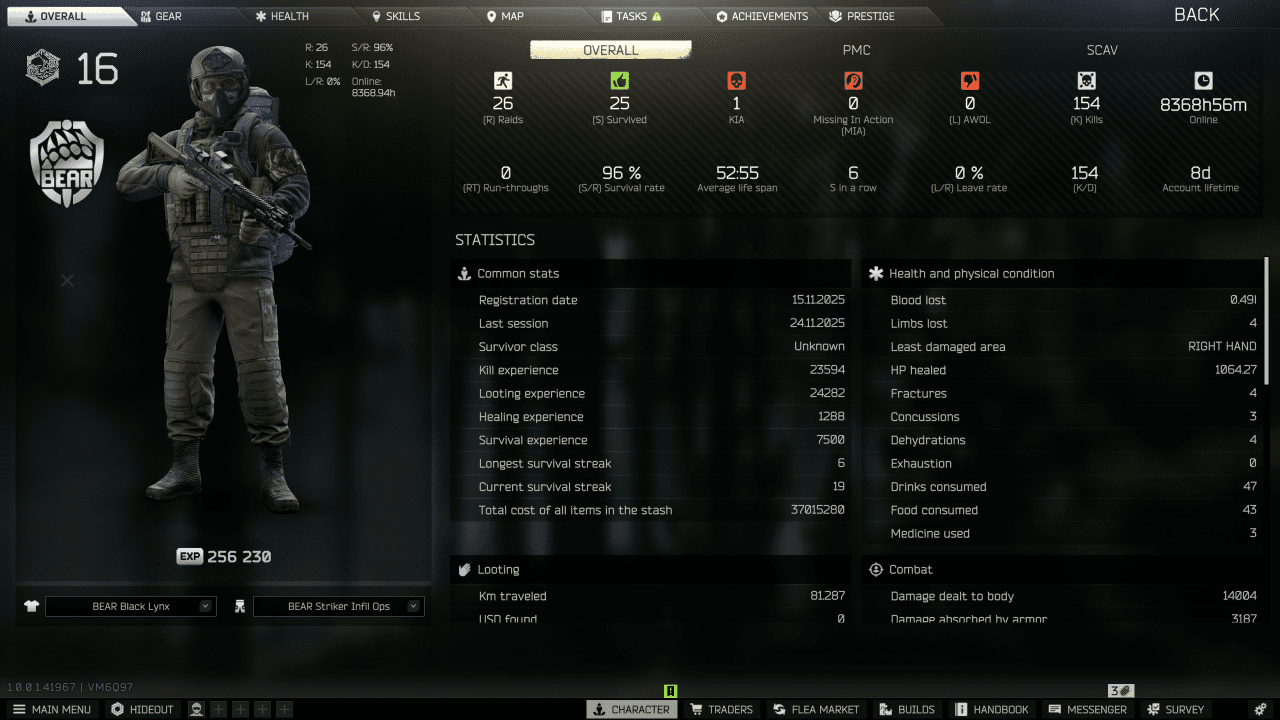Click the settings gear icon bottom right

[1260, 709]
